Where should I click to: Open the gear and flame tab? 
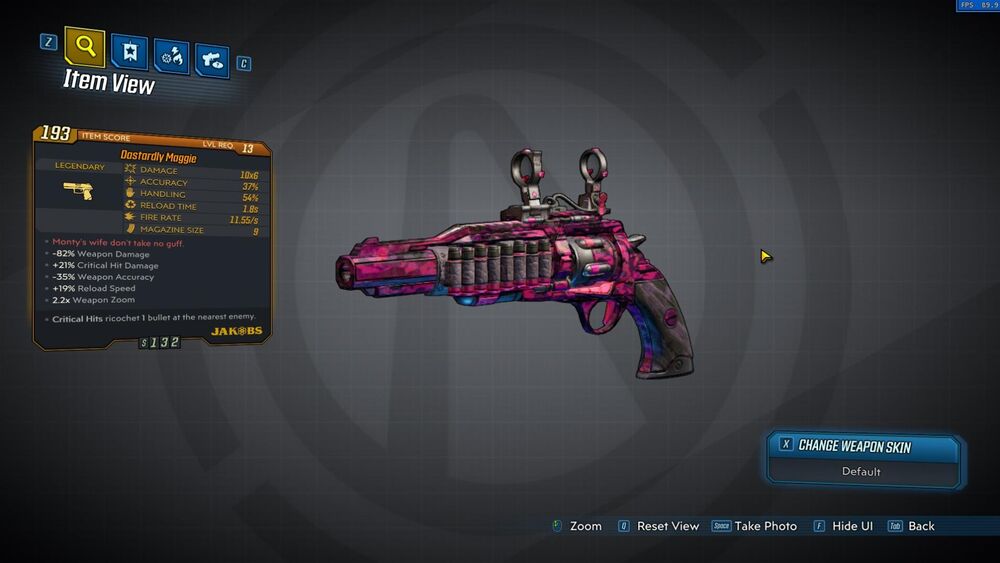[x=171, y=56]
